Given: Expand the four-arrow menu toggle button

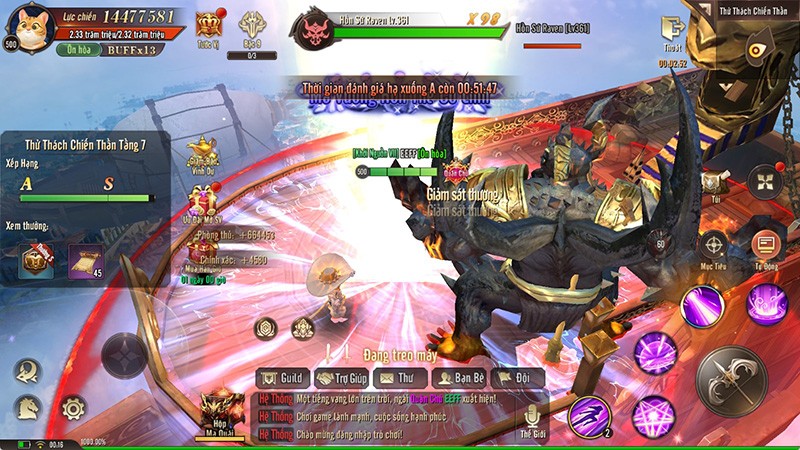Looking at the screenshot, I should pos(766,182).
